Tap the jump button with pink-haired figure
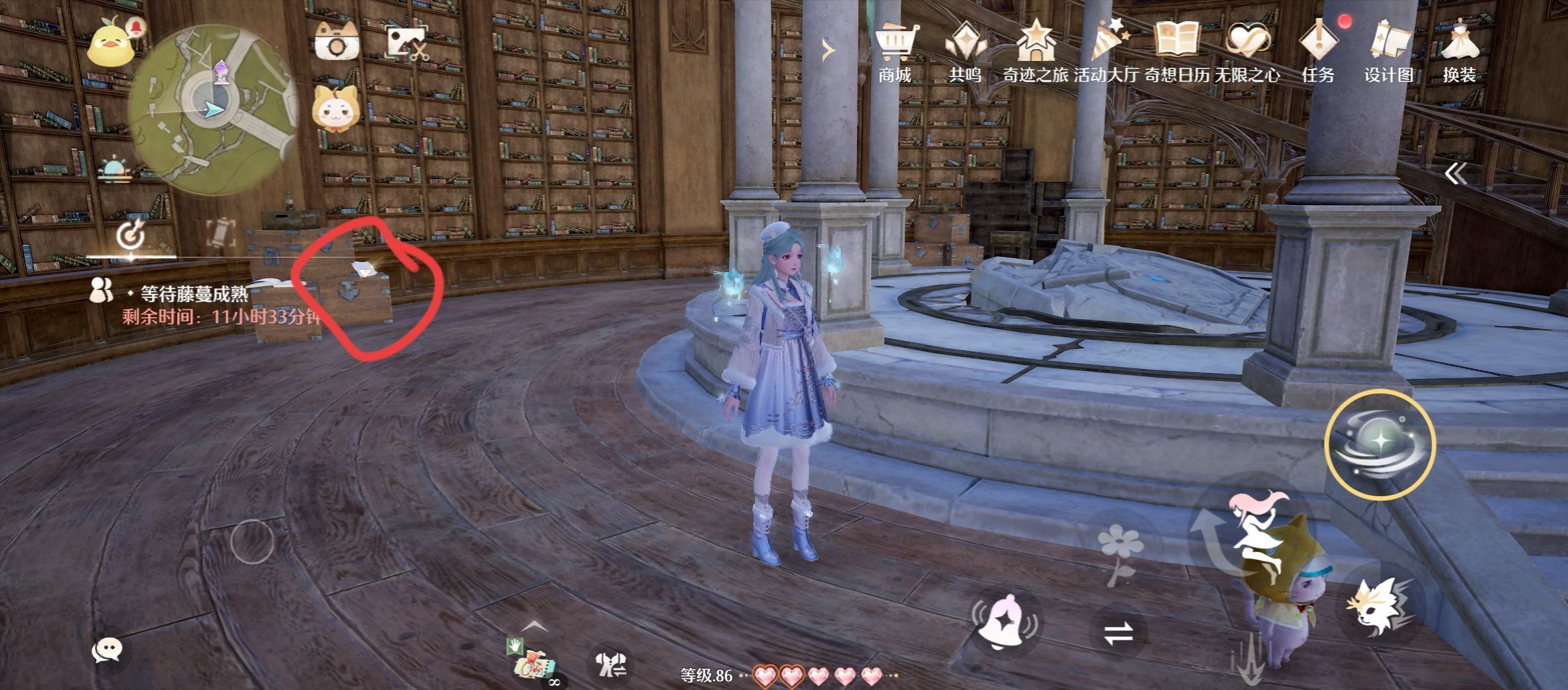The height and width of the screenshot is (690, 1568). point(1252,531)
